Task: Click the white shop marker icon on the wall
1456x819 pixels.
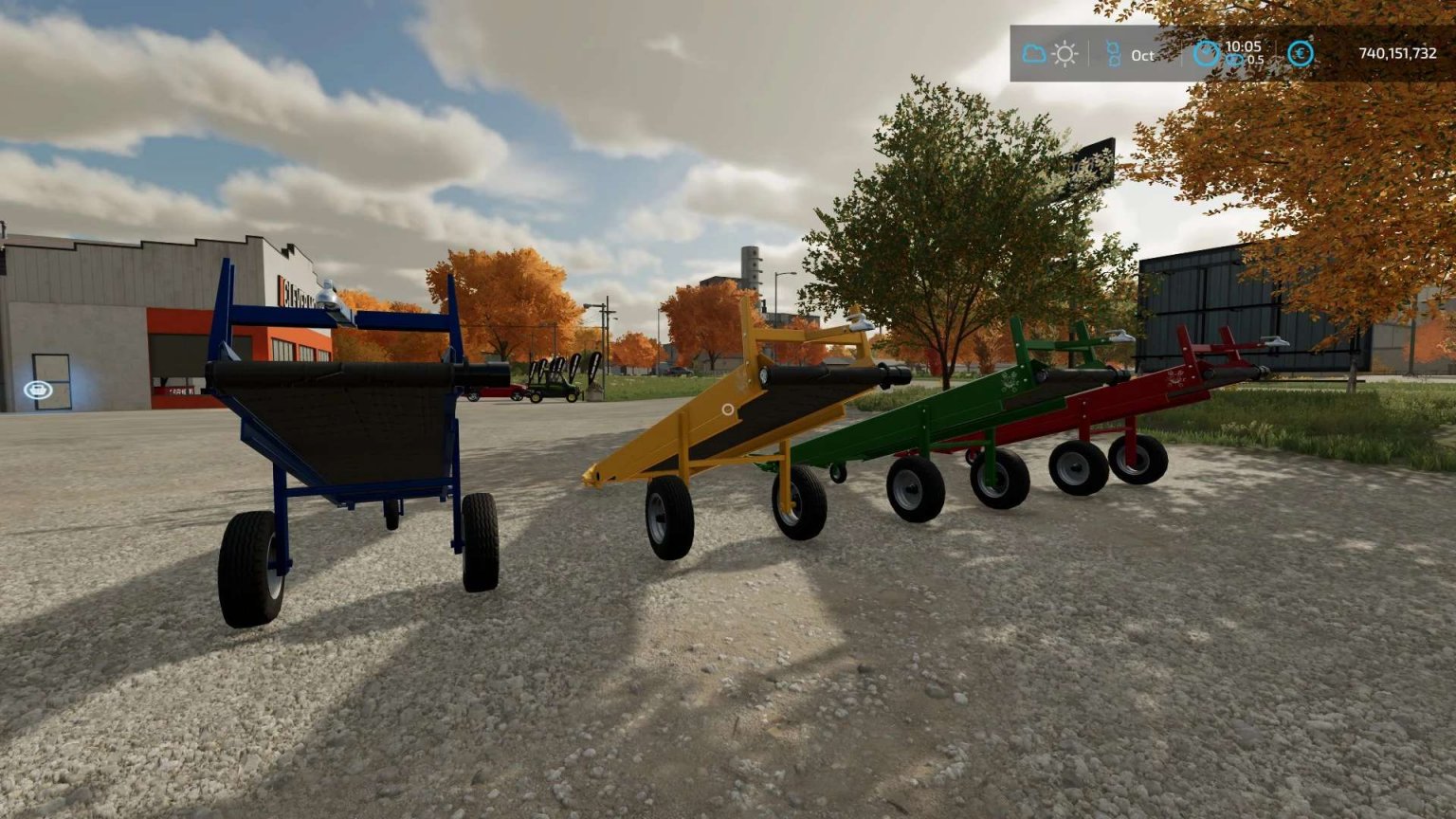Action: (x=39, y=389)
